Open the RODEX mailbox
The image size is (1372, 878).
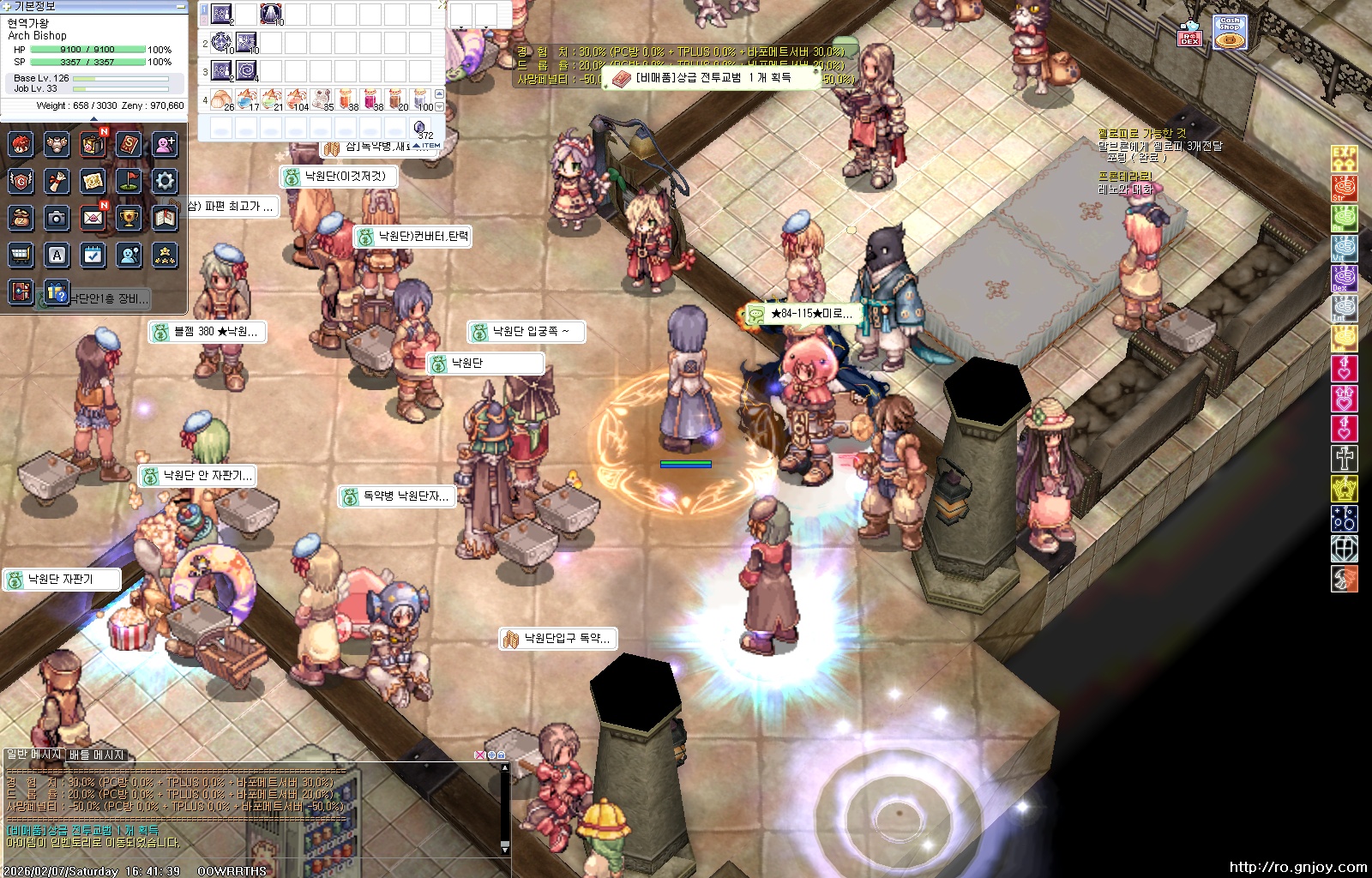1189,33
